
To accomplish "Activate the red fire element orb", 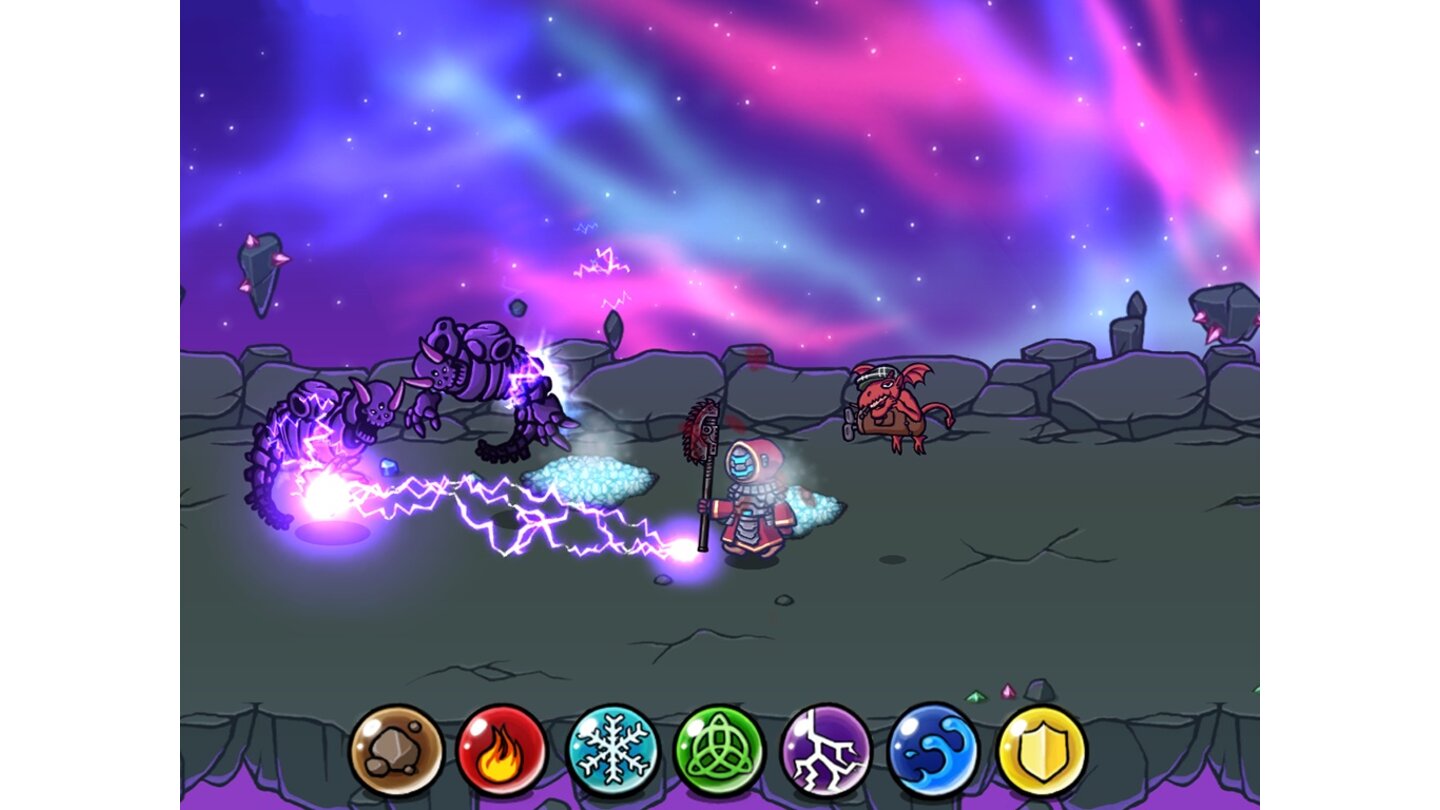I will pos(502,750).
